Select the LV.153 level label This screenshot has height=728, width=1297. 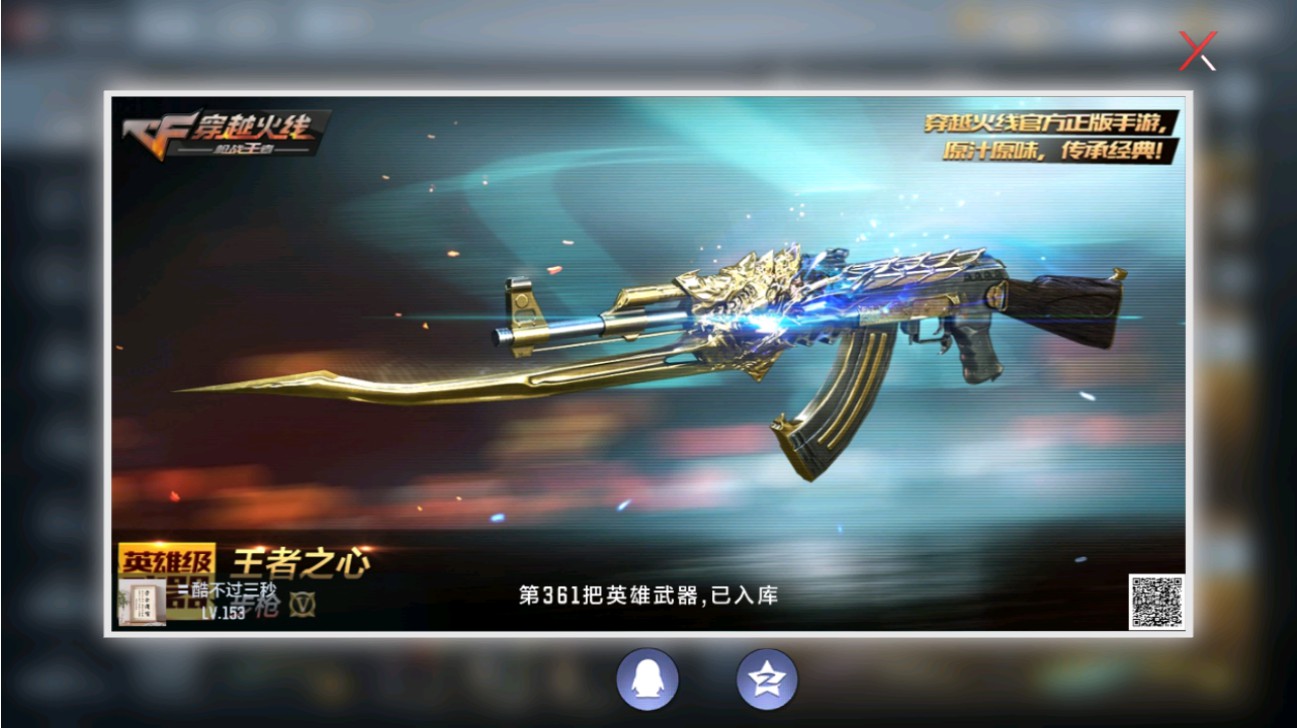tap(222, 611)
